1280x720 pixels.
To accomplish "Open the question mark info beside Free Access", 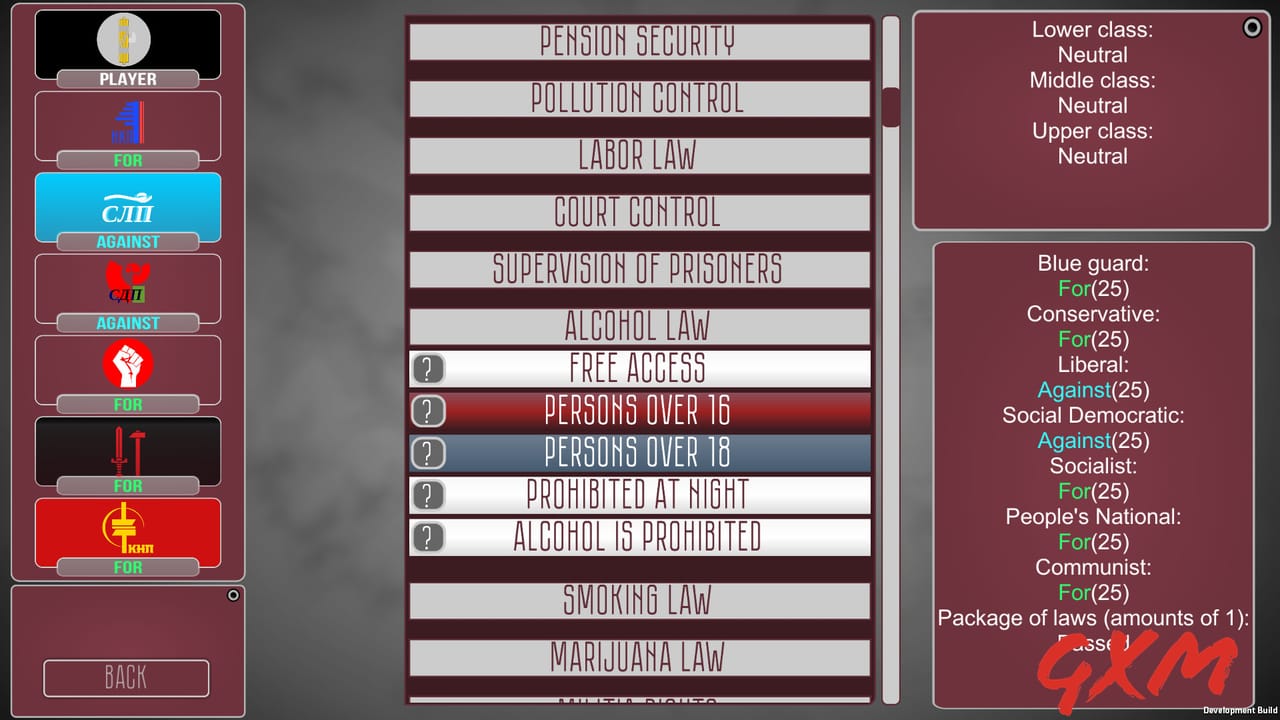I will click(428, 369).
